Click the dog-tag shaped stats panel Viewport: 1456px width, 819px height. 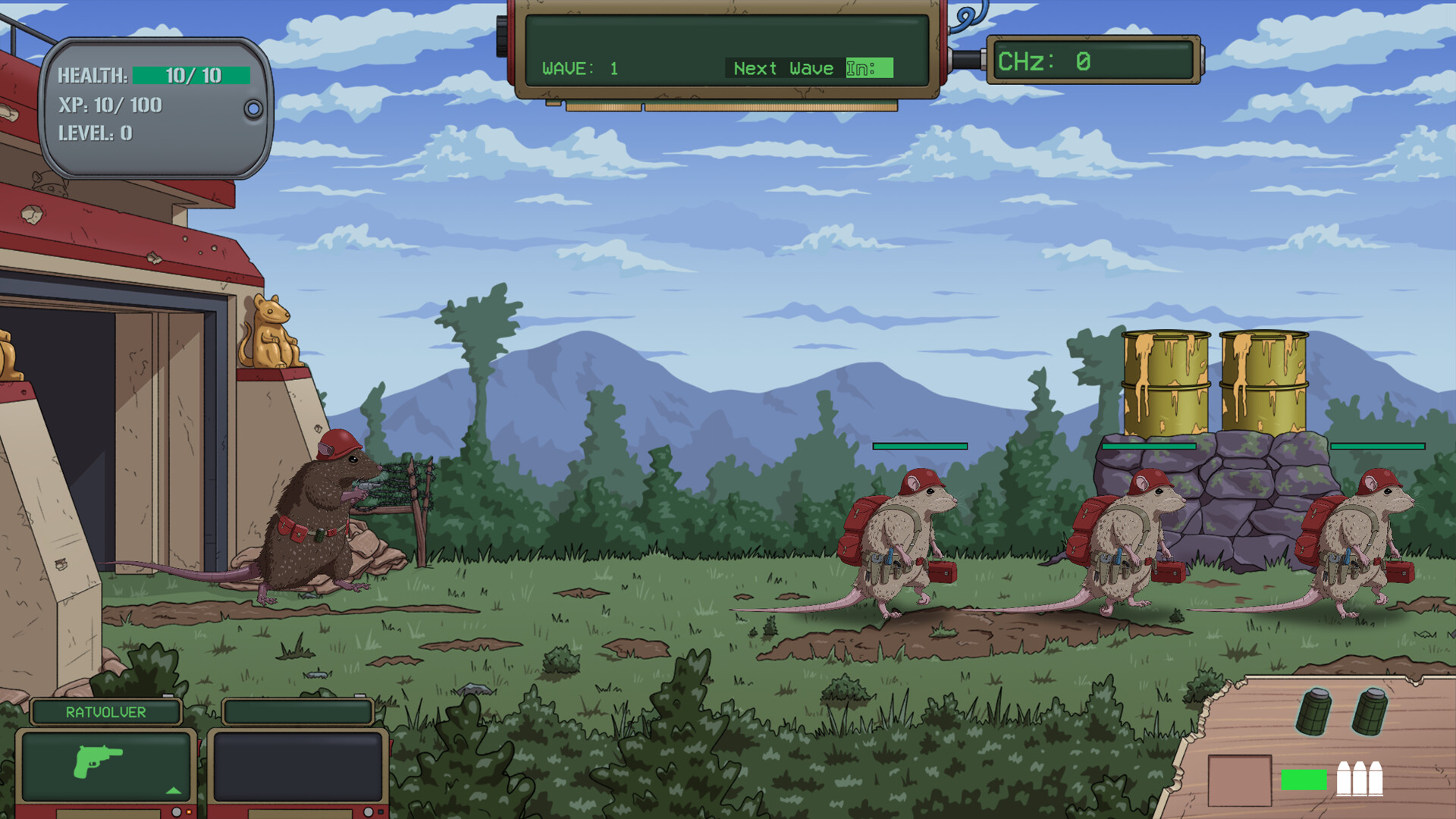pyautogui.click(x=152, y=106)
